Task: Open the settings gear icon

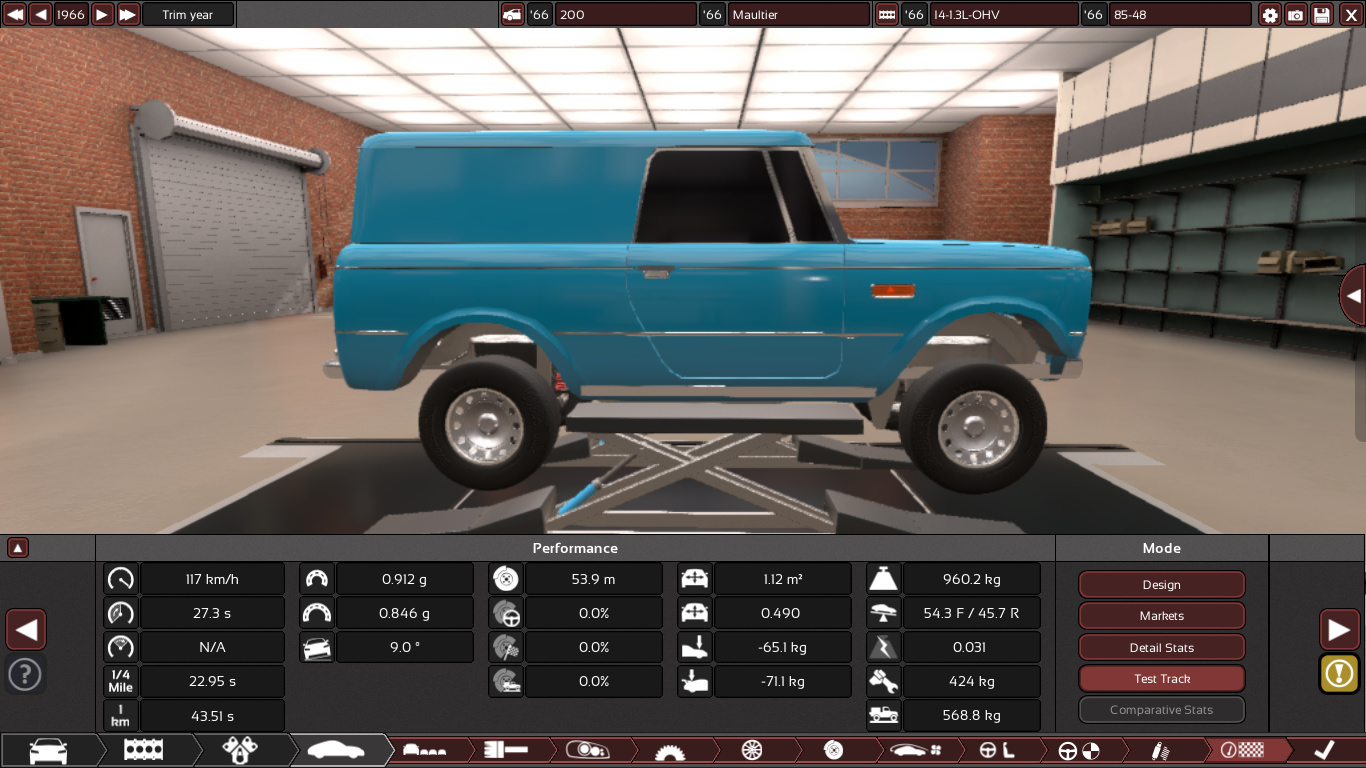Action: point(1270,15)
